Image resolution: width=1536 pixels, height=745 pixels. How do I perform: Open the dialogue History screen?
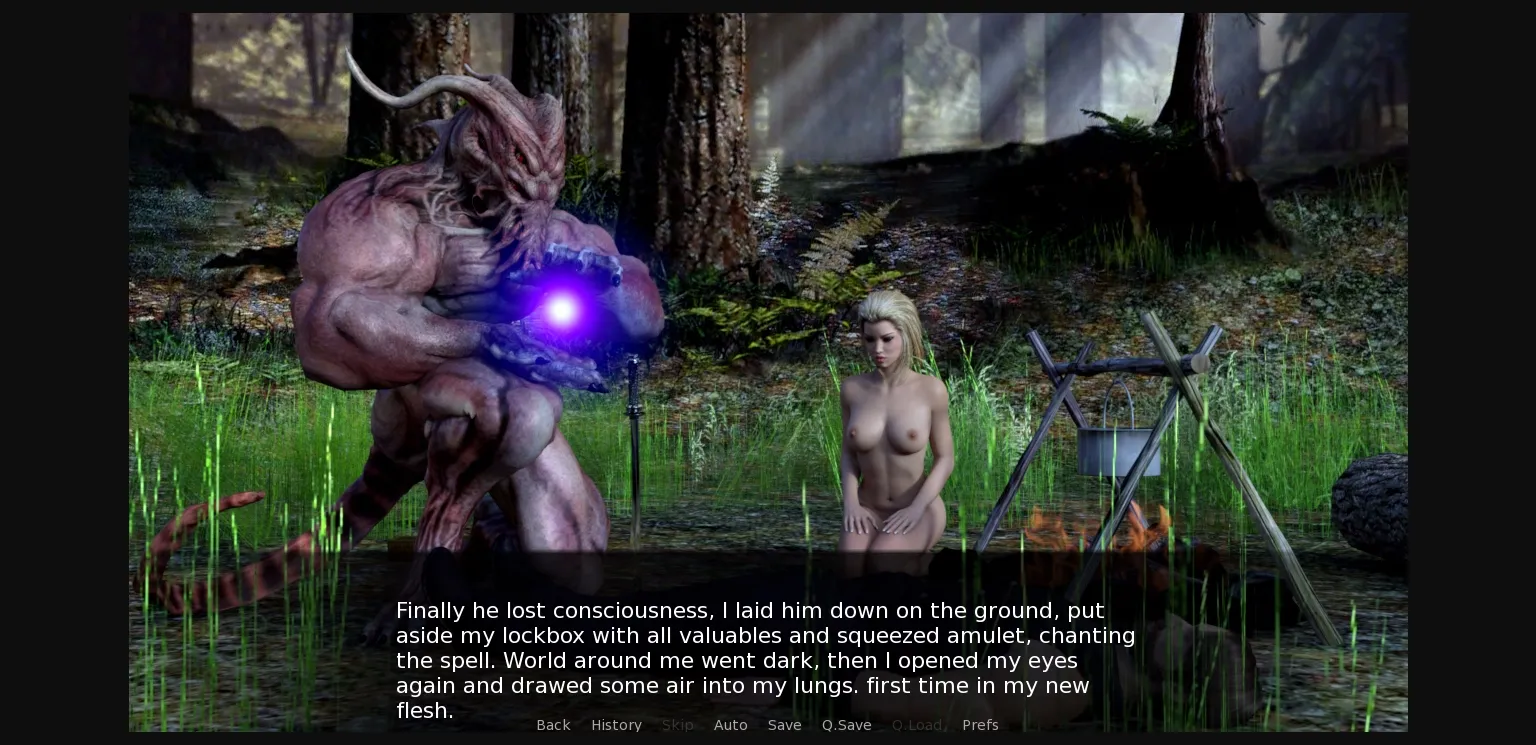[616, 725]
